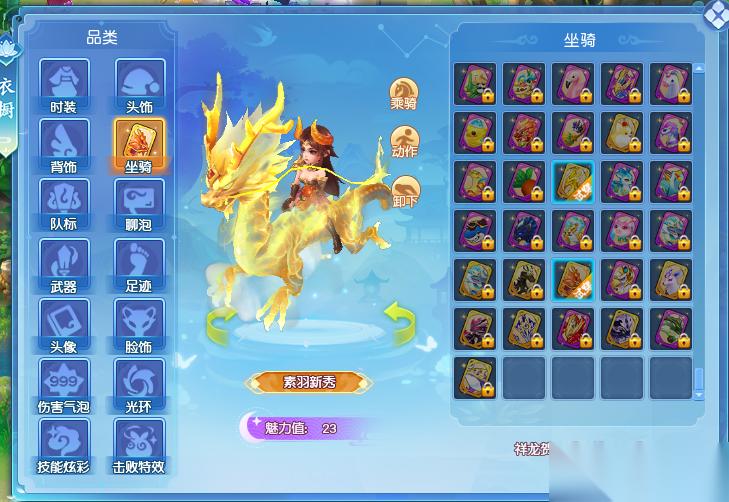This screenshot has height=502, width=729.
Task: Open the 伤害气泡 damage bubble category
Action: pos(63,385)
